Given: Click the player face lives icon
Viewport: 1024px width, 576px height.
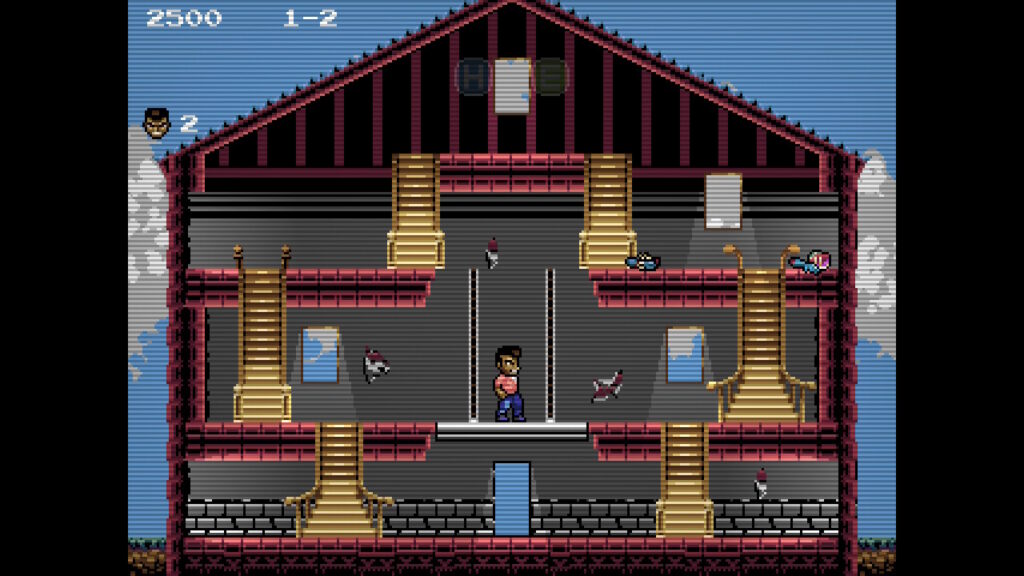Looking at the screenshot, I should 157,123.
